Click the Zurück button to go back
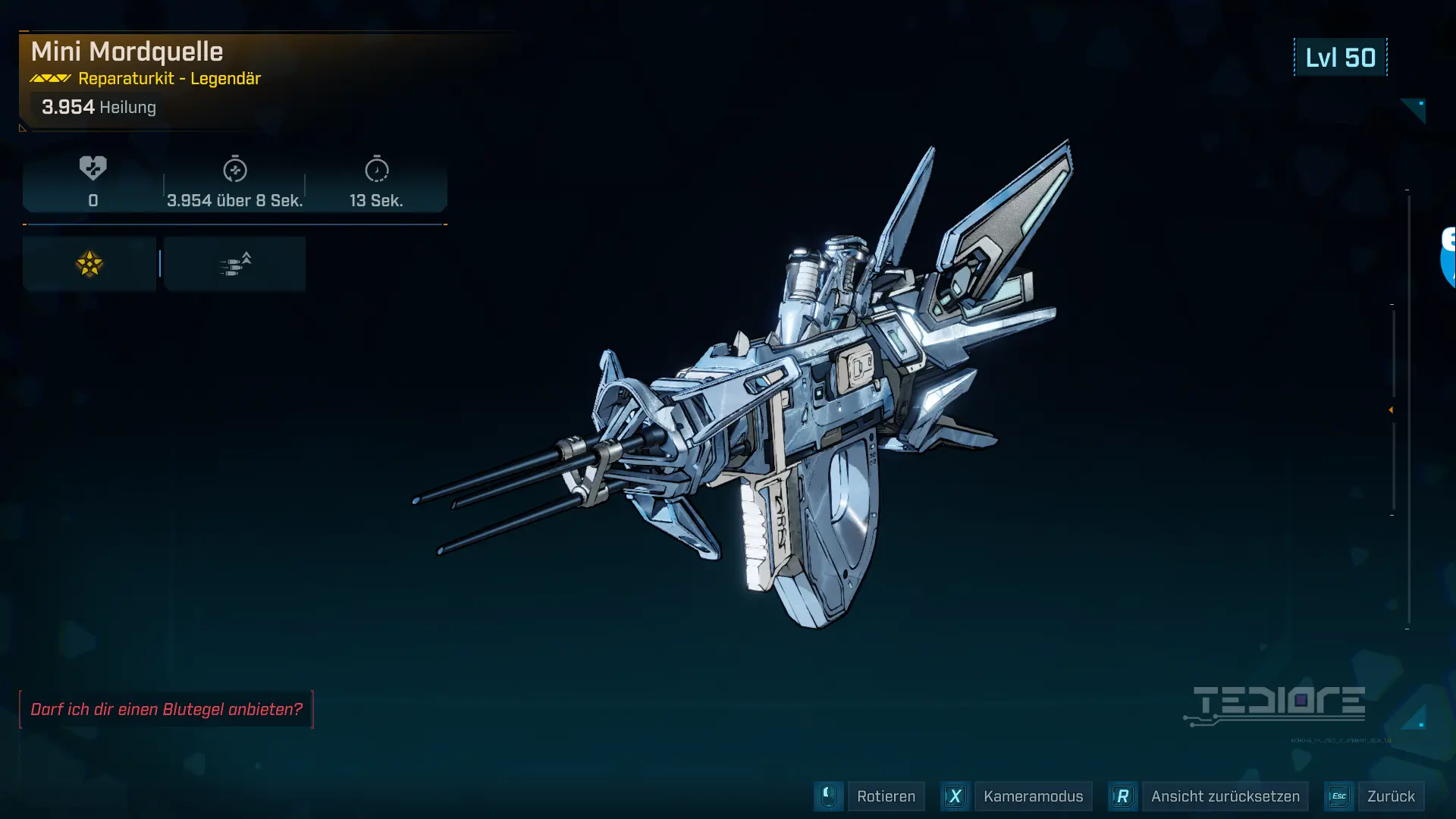The image size is (1456, 819). tap(1390, 796)
